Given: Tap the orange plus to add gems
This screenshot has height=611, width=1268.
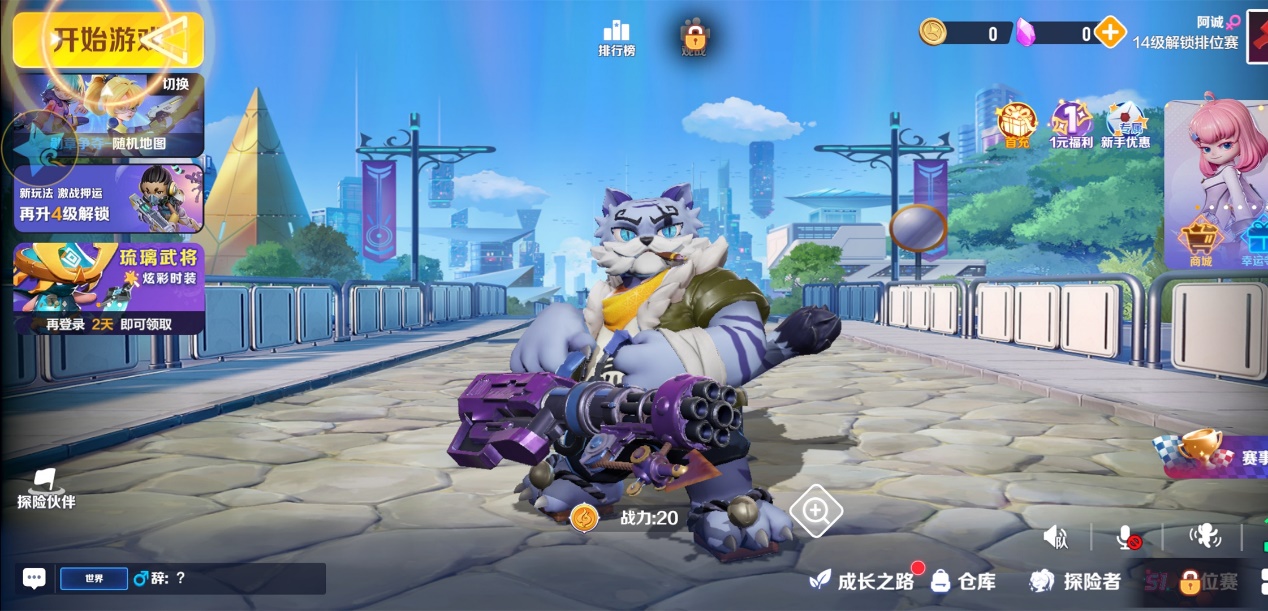Looking at the screenshot, I should point(1110,33).
